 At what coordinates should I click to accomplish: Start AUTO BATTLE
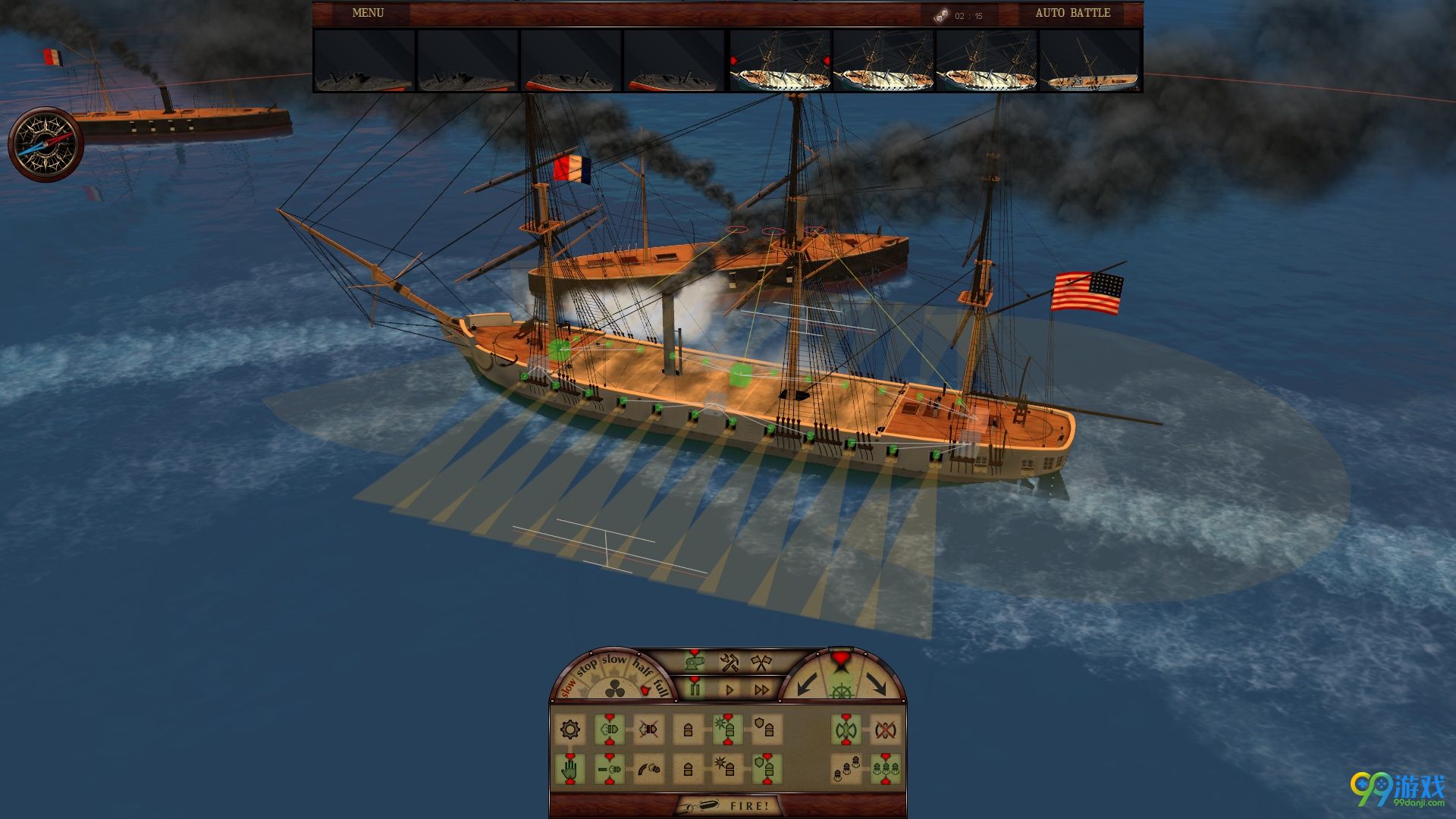point(1072,13)
